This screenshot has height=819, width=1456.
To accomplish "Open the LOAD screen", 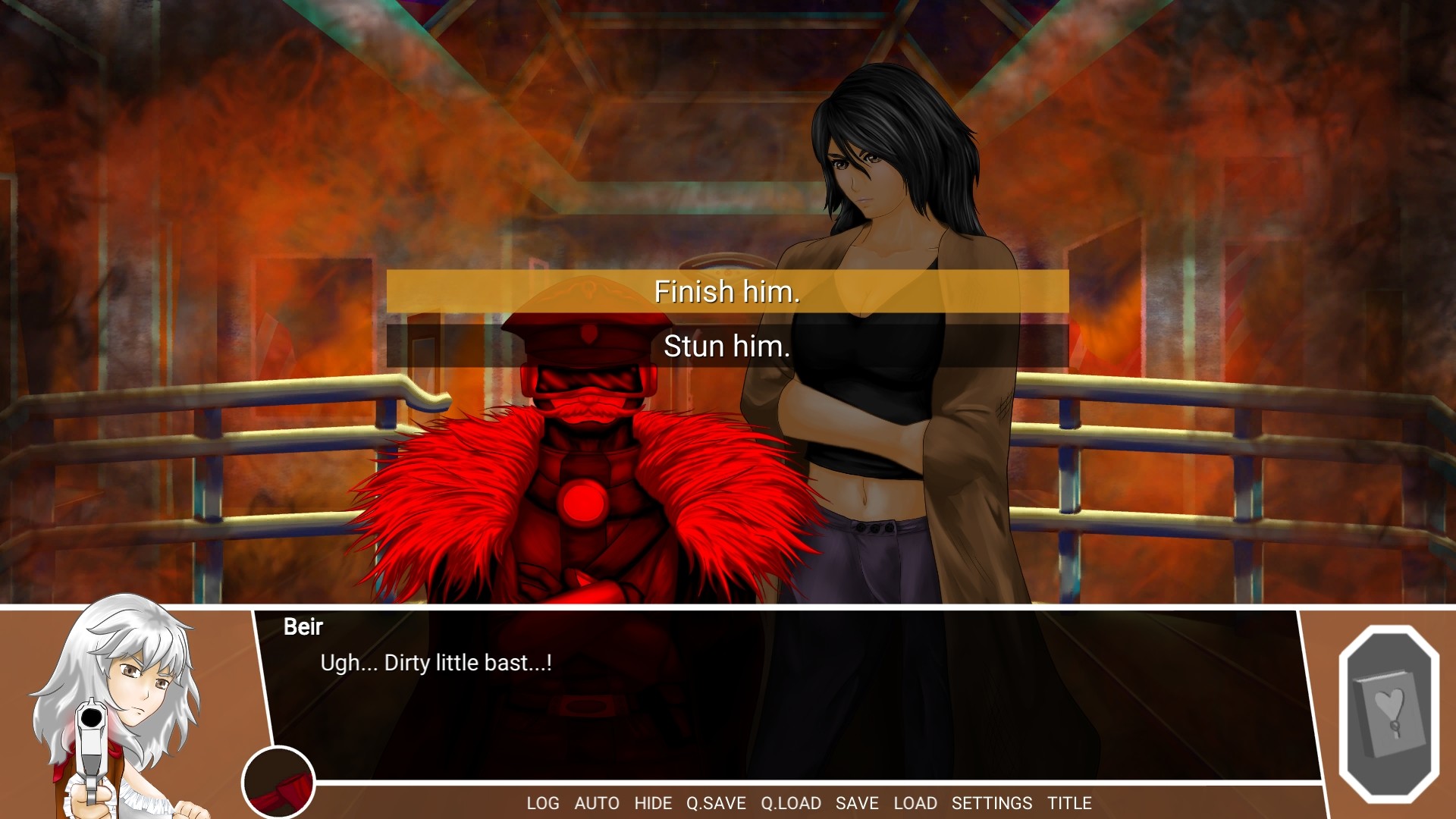I will (x=915, y=803).
